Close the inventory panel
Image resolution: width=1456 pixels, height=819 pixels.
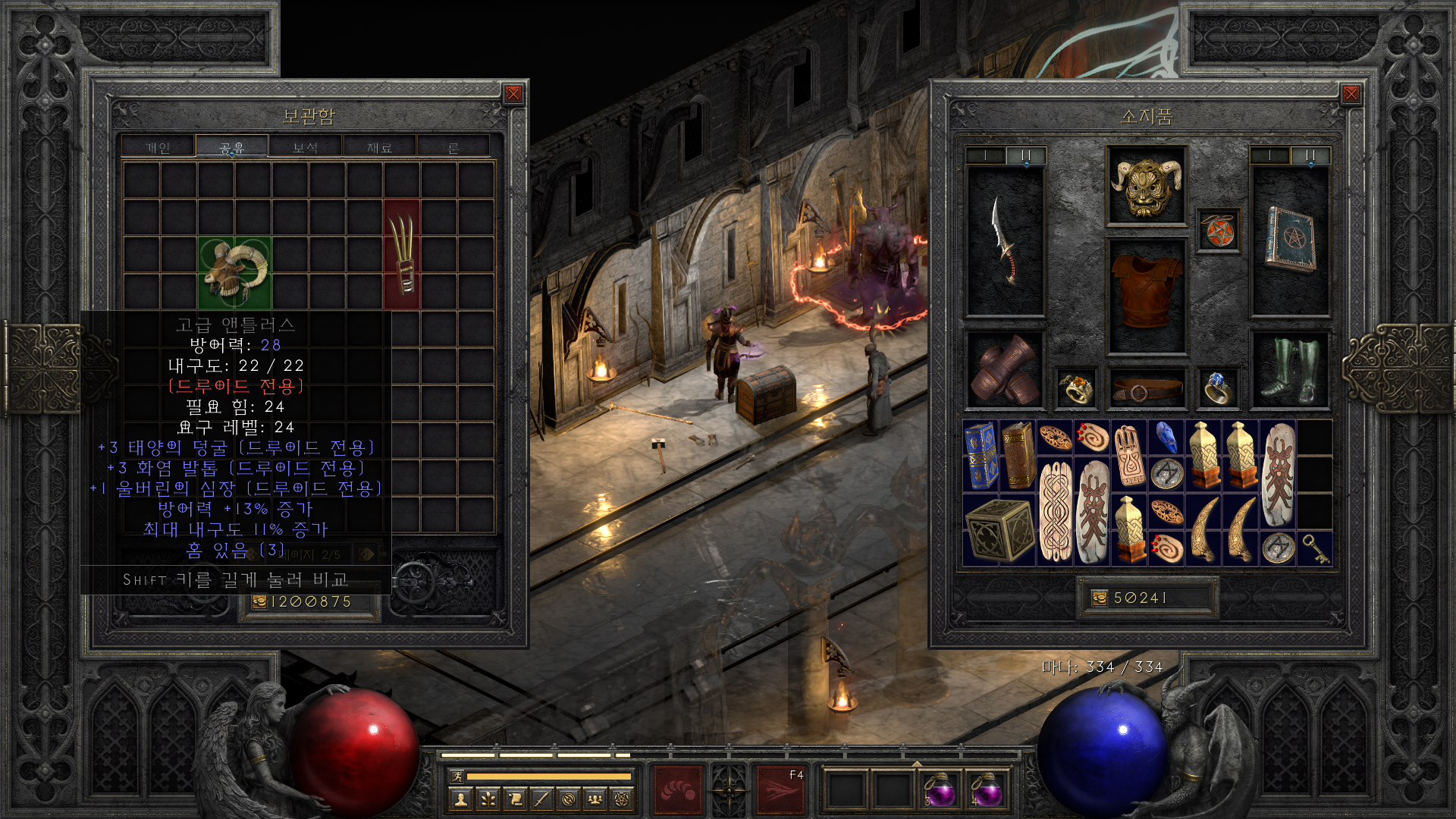[1351, 94]
